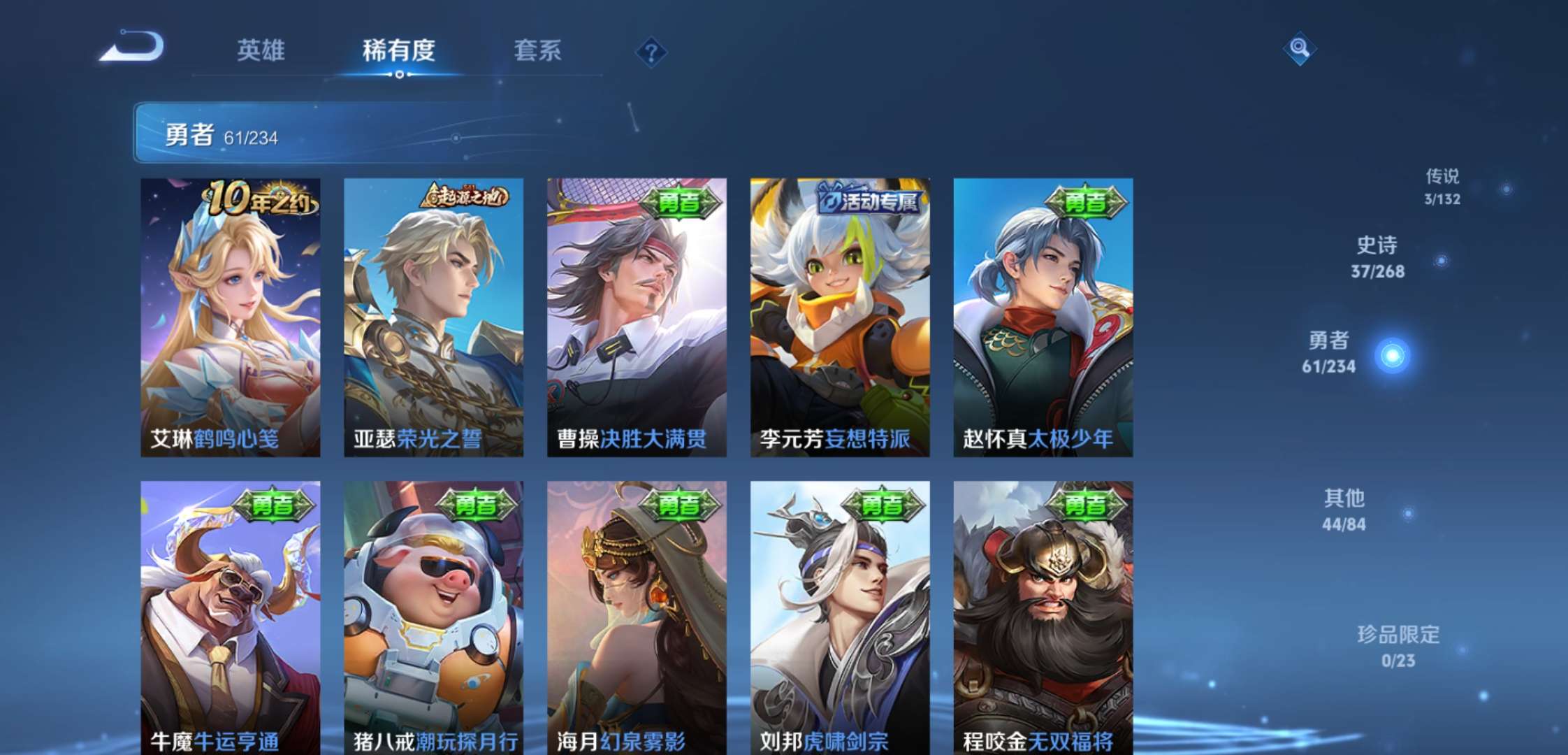Screen dimensions: 1568x755
Task: Click the back arrow icon top left
Action: (136, 48)
